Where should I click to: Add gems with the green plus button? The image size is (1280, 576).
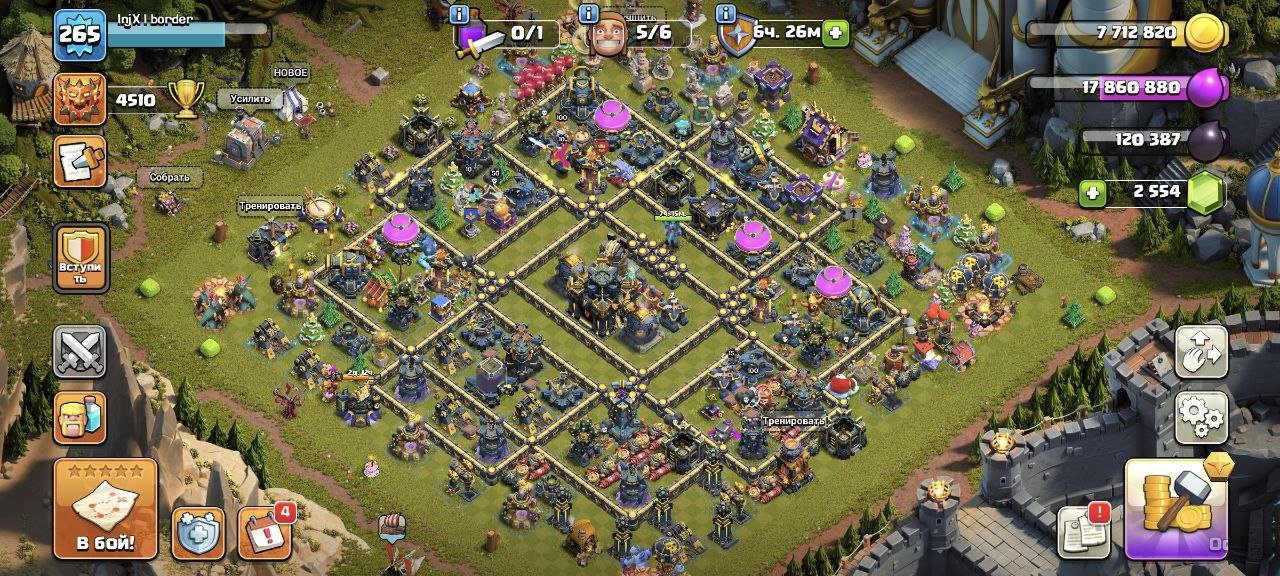click(1092, 192)
